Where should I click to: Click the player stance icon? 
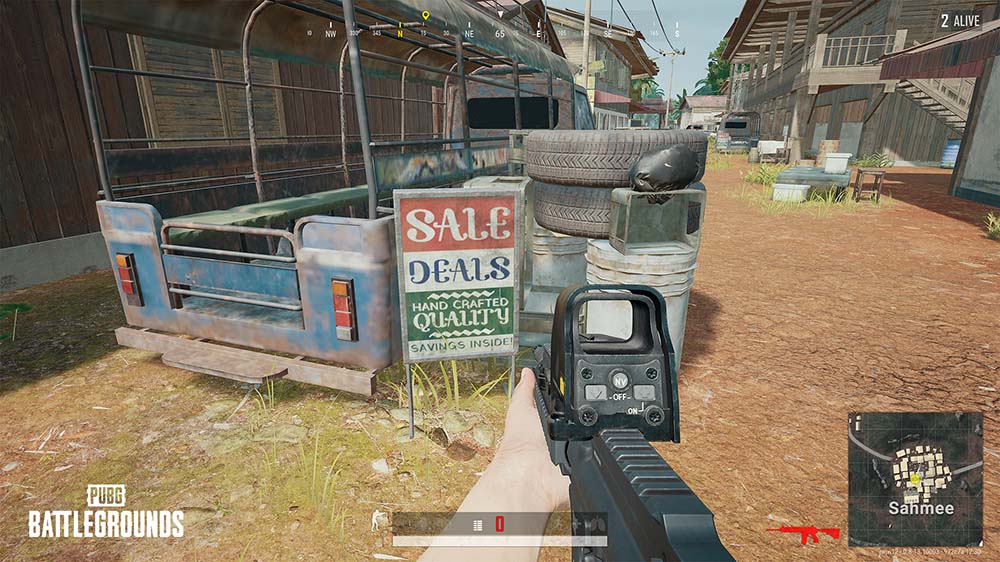coord(377,521)
